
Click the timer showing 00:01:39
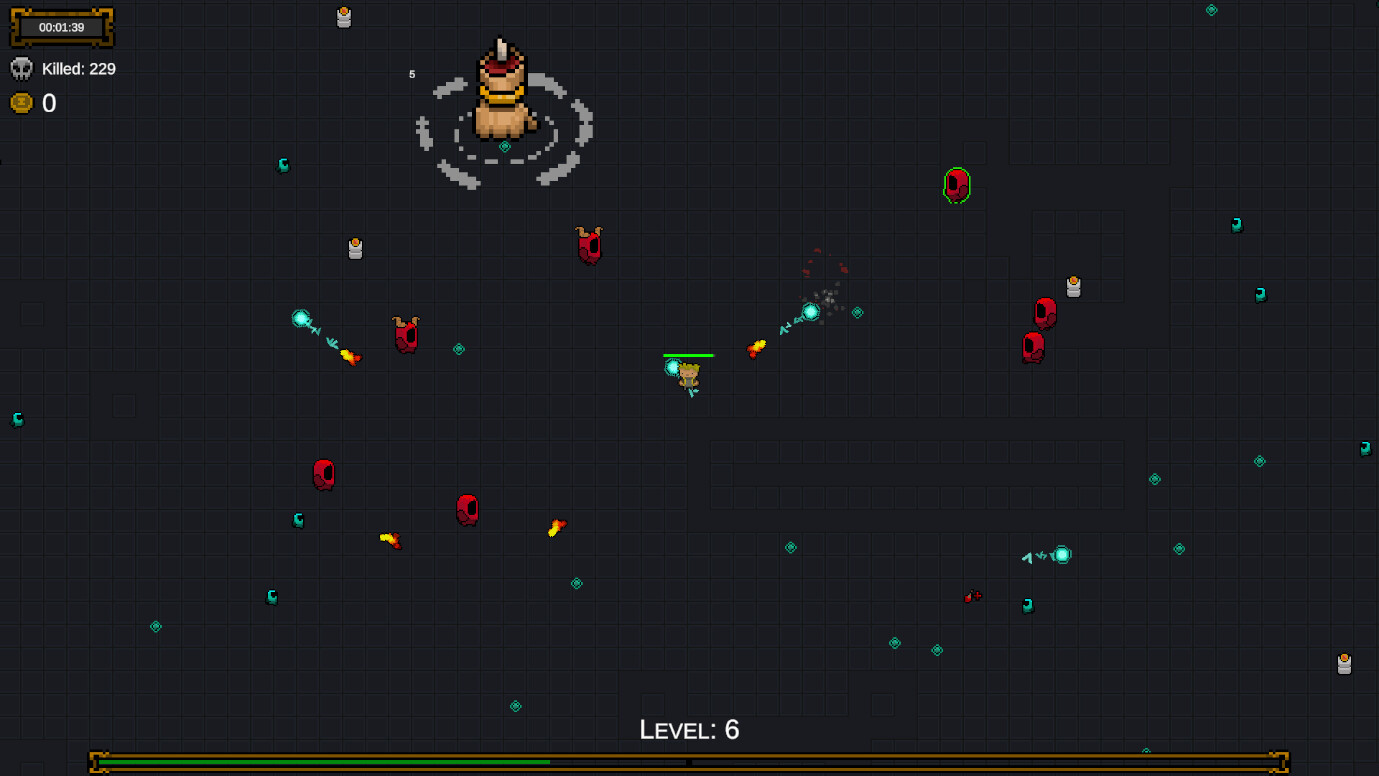pyautogui.click(x=61, y=28)
